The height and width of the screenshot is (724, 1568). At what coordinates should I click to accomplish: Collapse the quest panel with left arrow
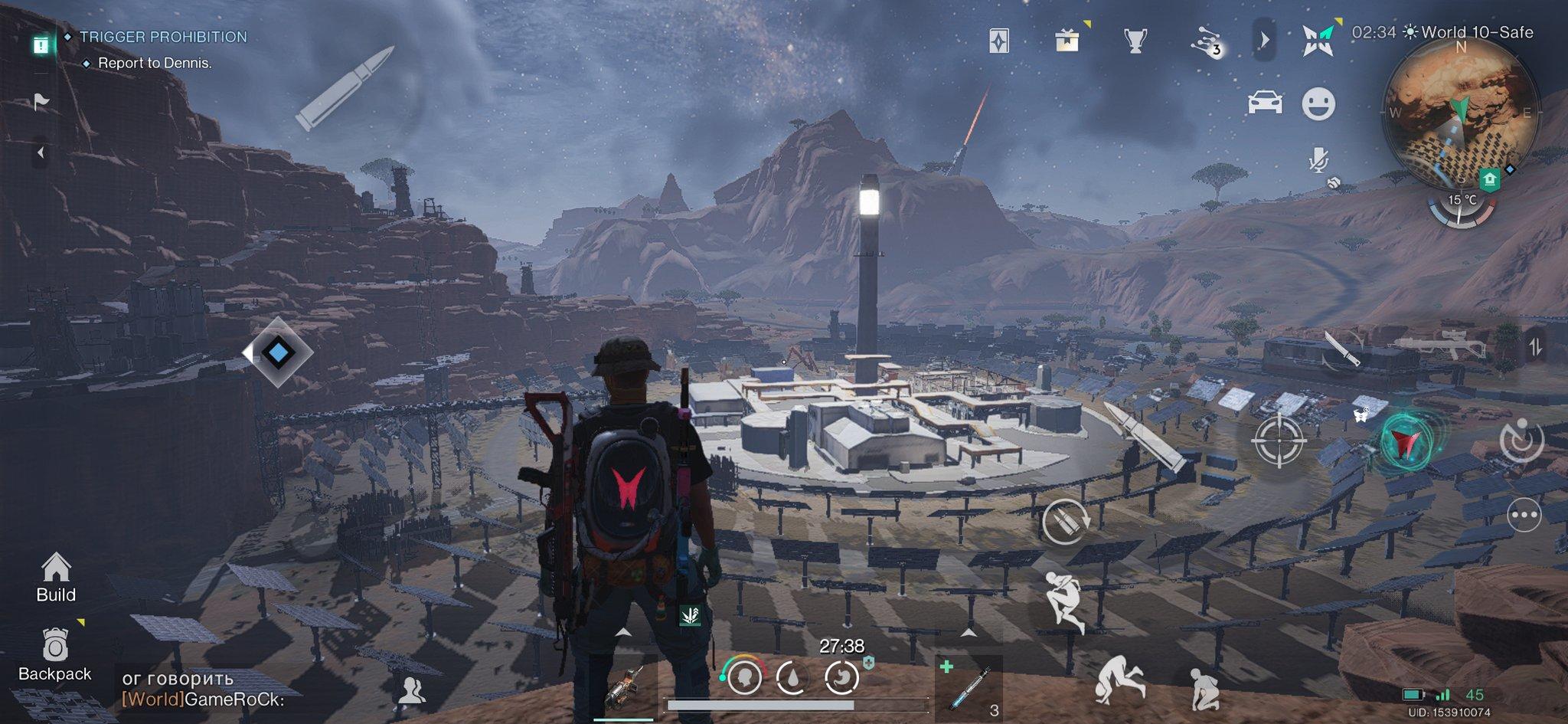coord(41,153)
